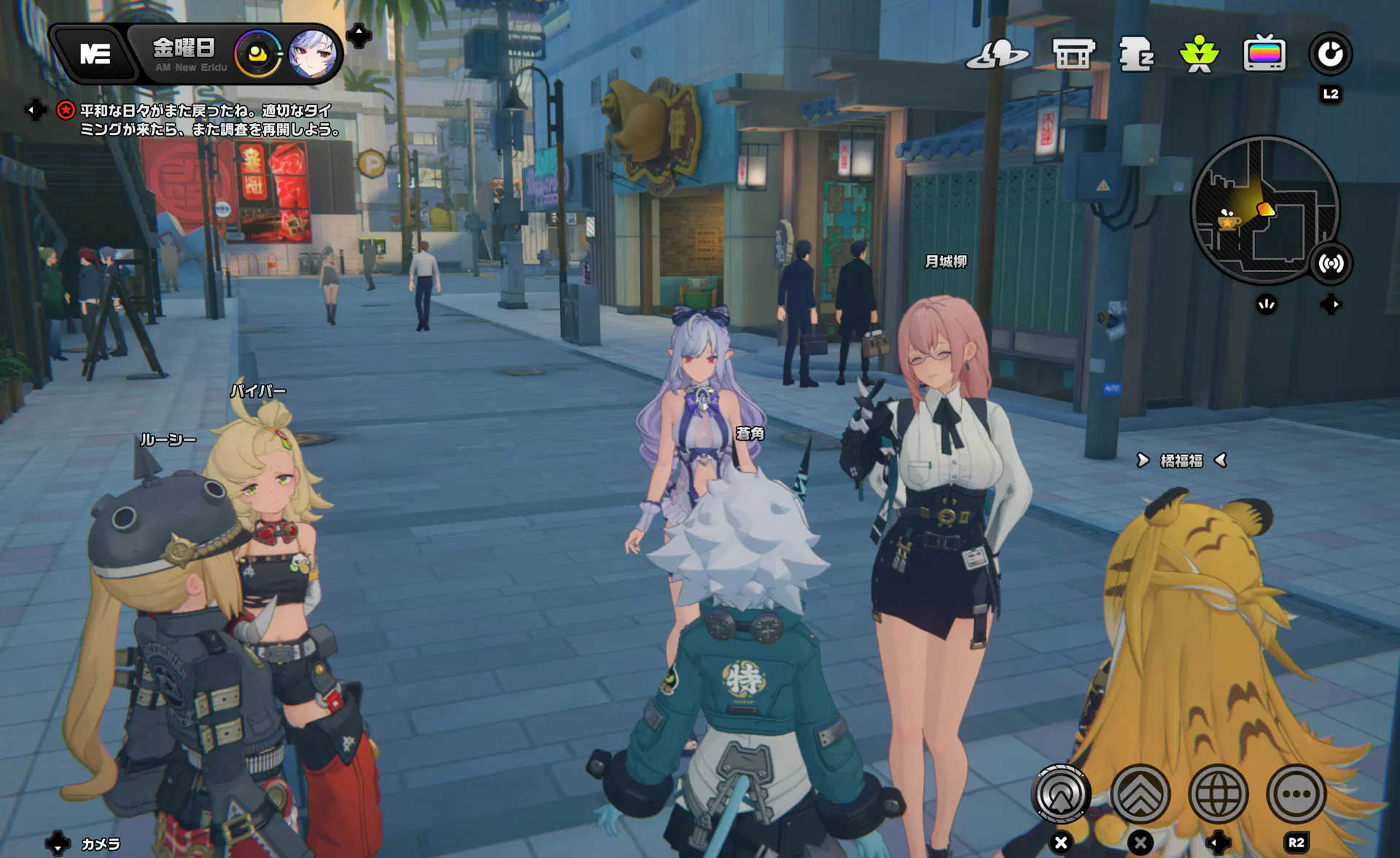The height and width of the screenshot is (858, 1400).
Task: Select the character avatar portrait
Action: click(x=313, y=54)
